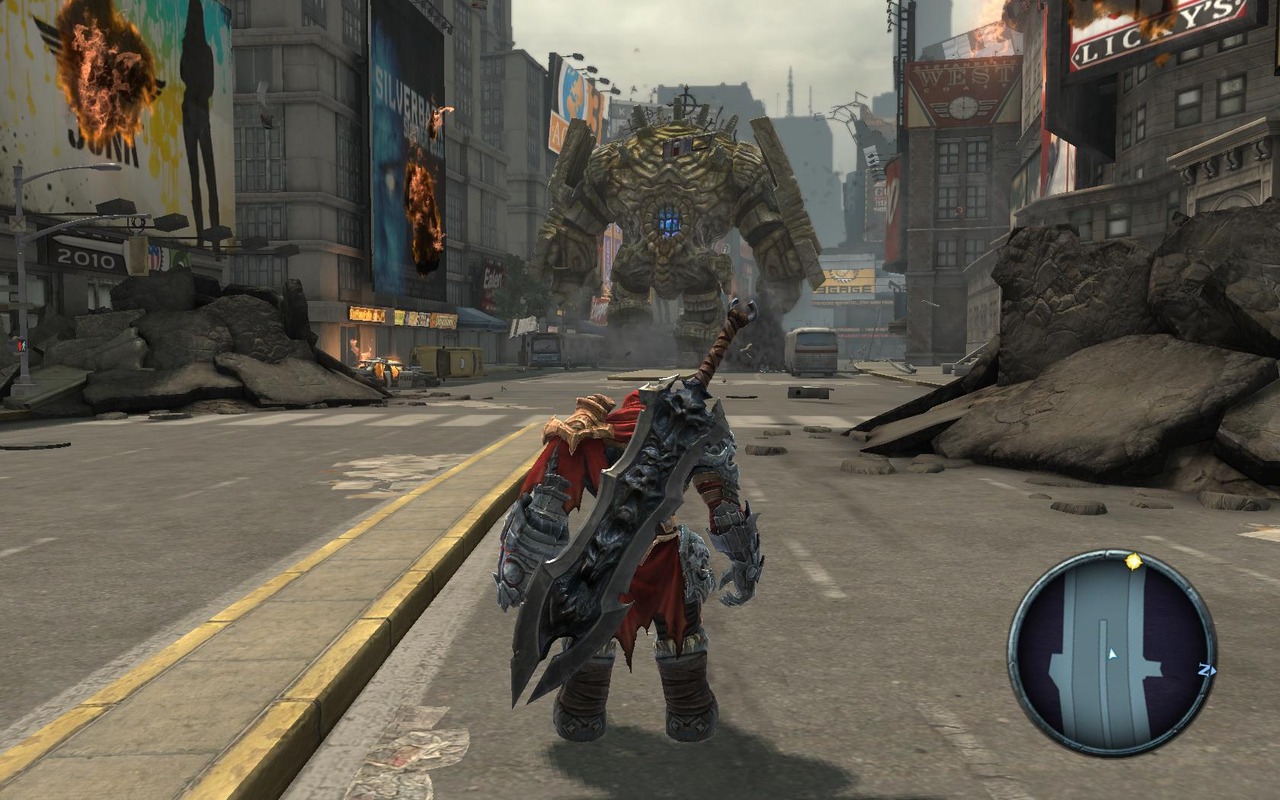The height and width of the screenshot is (800, 1280).
Task: Click the blue north indicator on the minimap
Action: 1207,671
